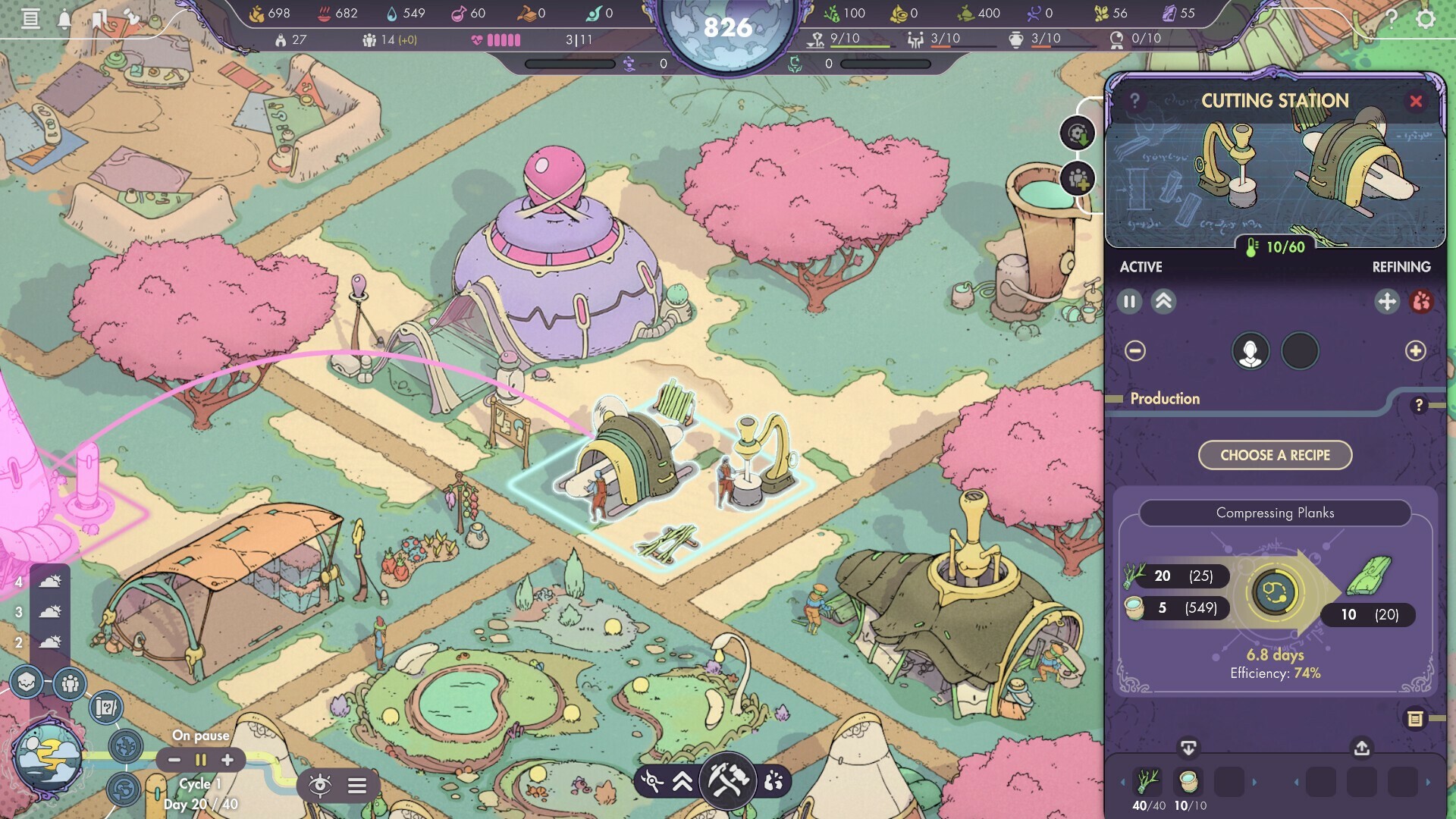Select the assigned worker portrait slot
This screenshot has width=1456, height=819.
[1250, 352]
